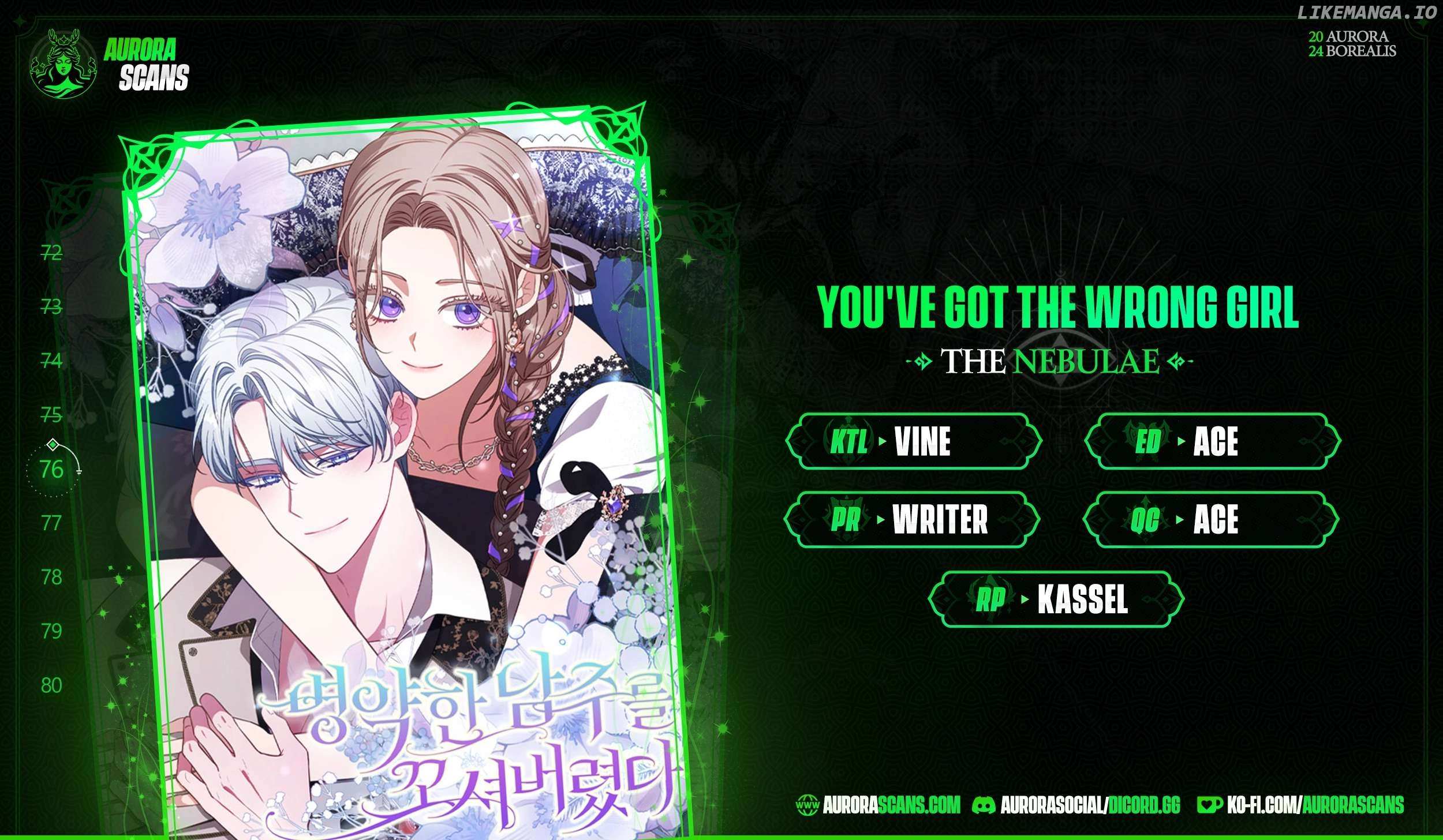The width and height of the screenshot is (1443, 840).
Task: Open the aurorascans.com website link
Action: point(877,804)
